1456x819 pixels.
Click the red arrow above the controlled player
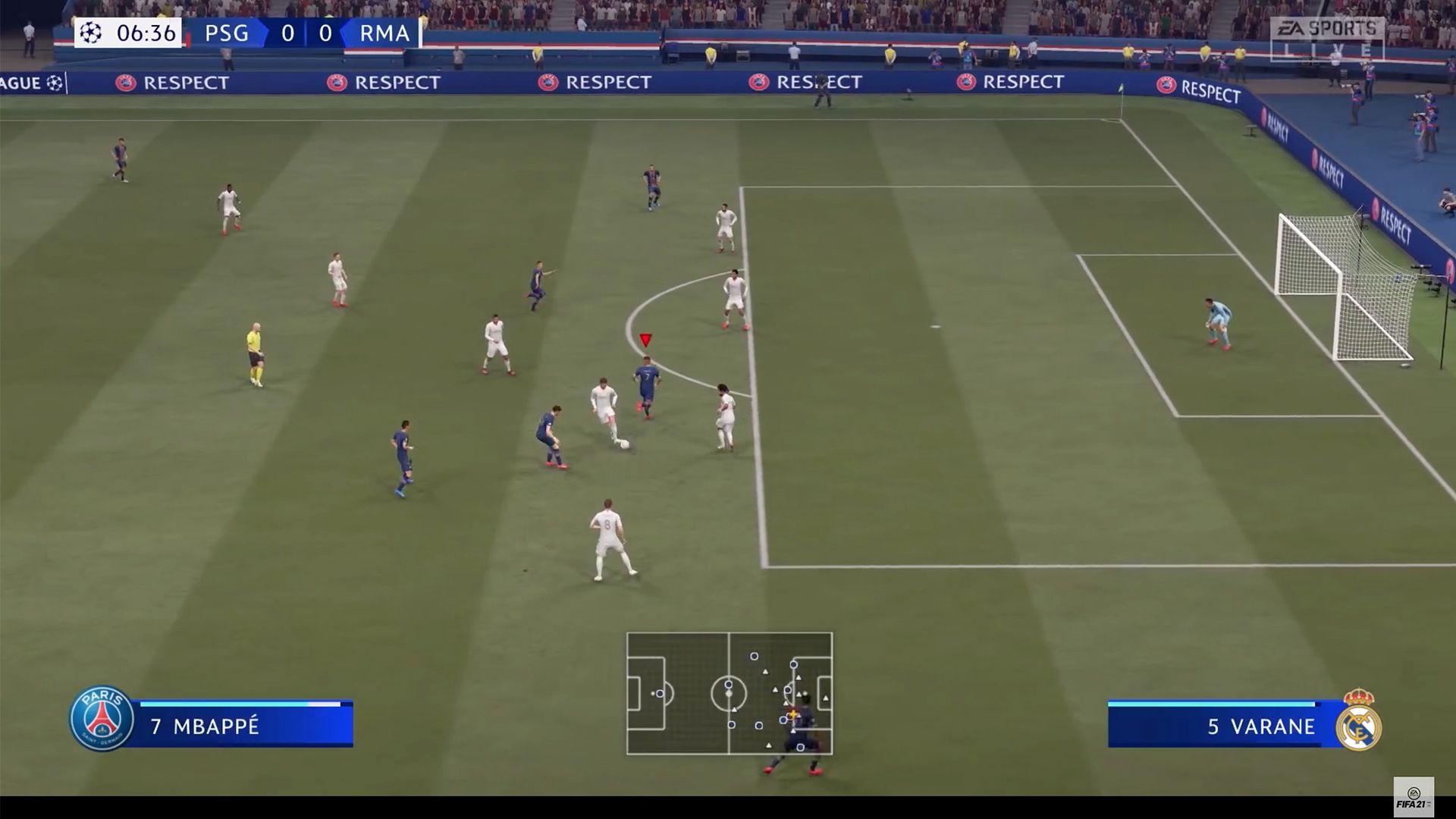[646, 339]
